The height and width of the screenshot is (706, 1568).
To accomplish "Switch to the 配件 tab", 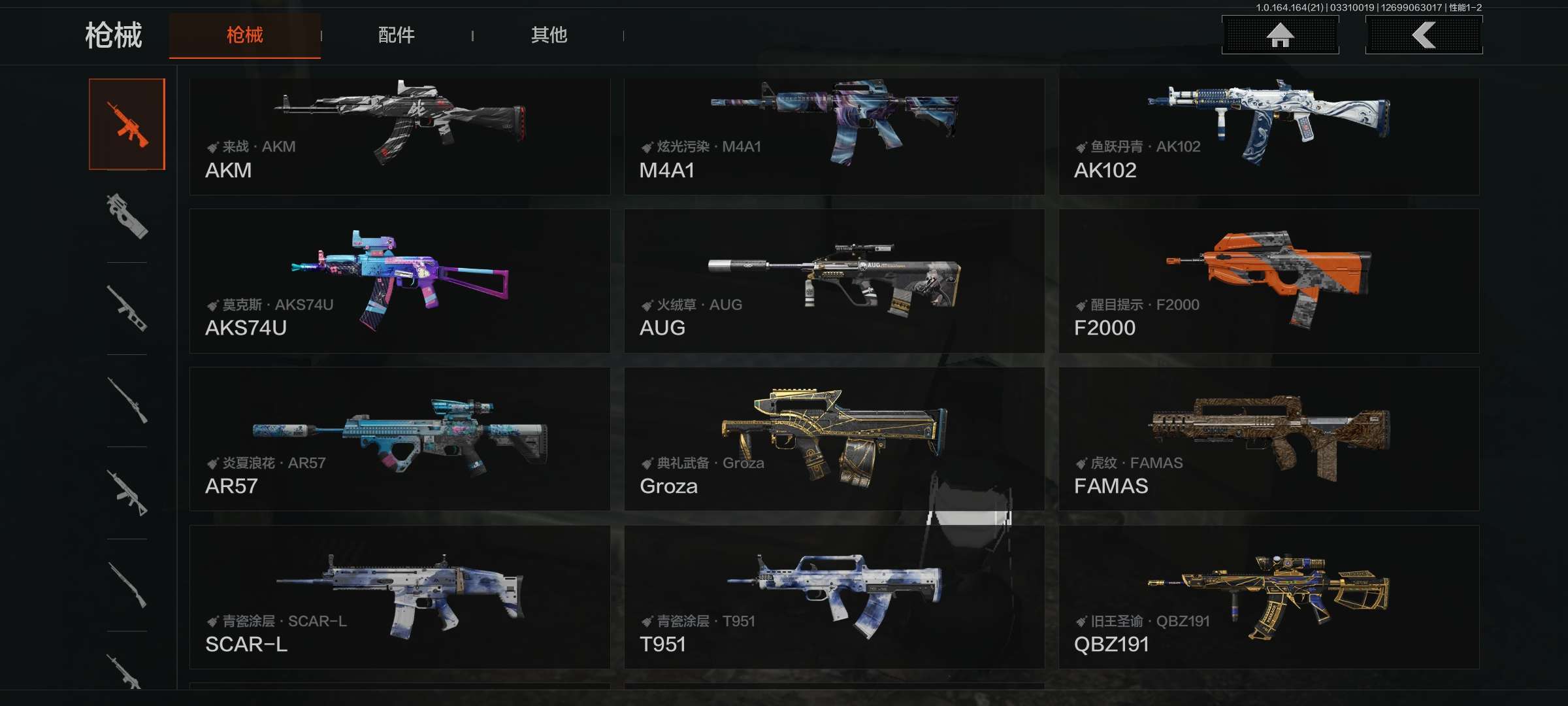I will click(396, 35).
